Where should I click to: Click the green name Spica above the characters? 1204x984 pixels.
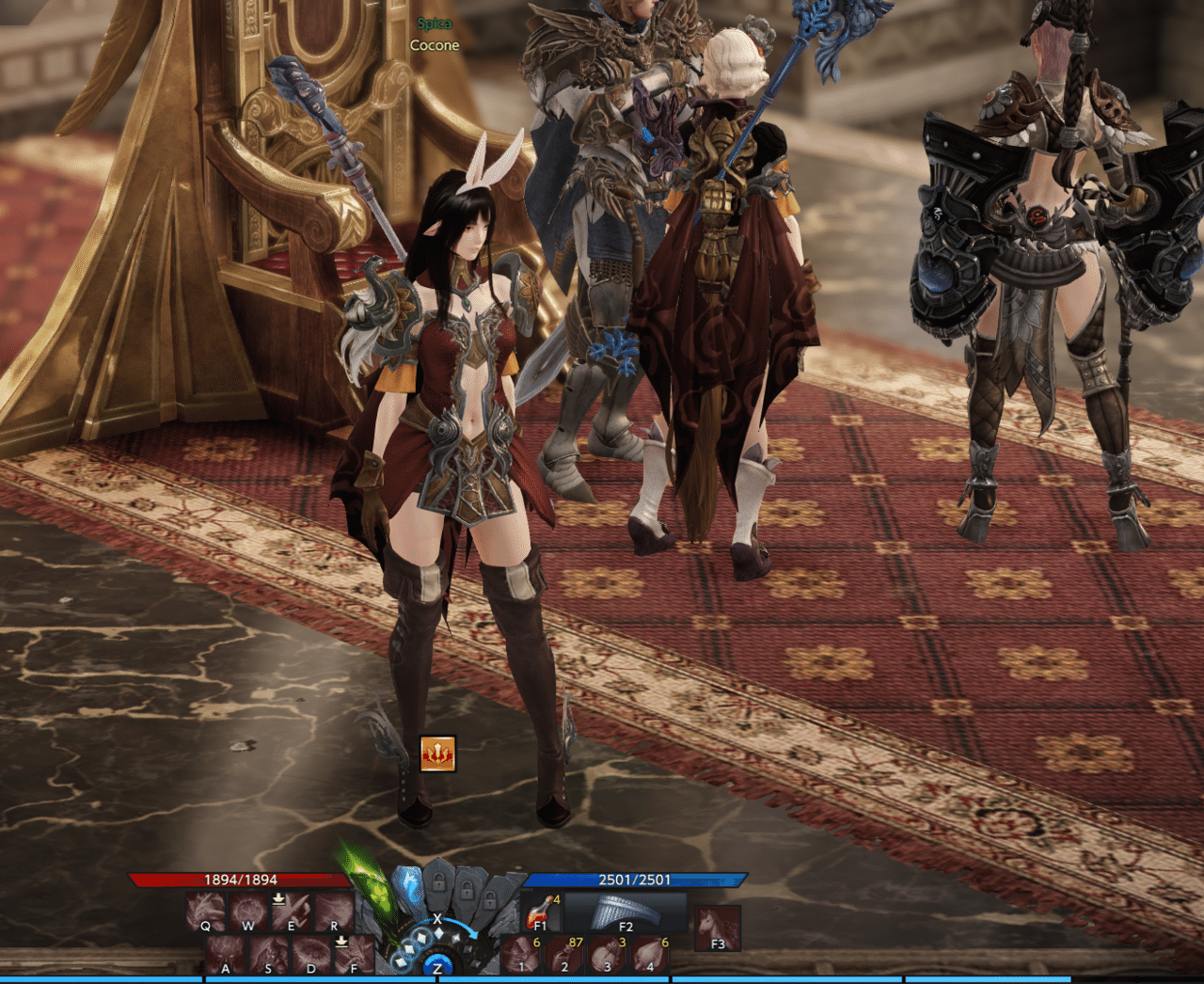point(434,23)
